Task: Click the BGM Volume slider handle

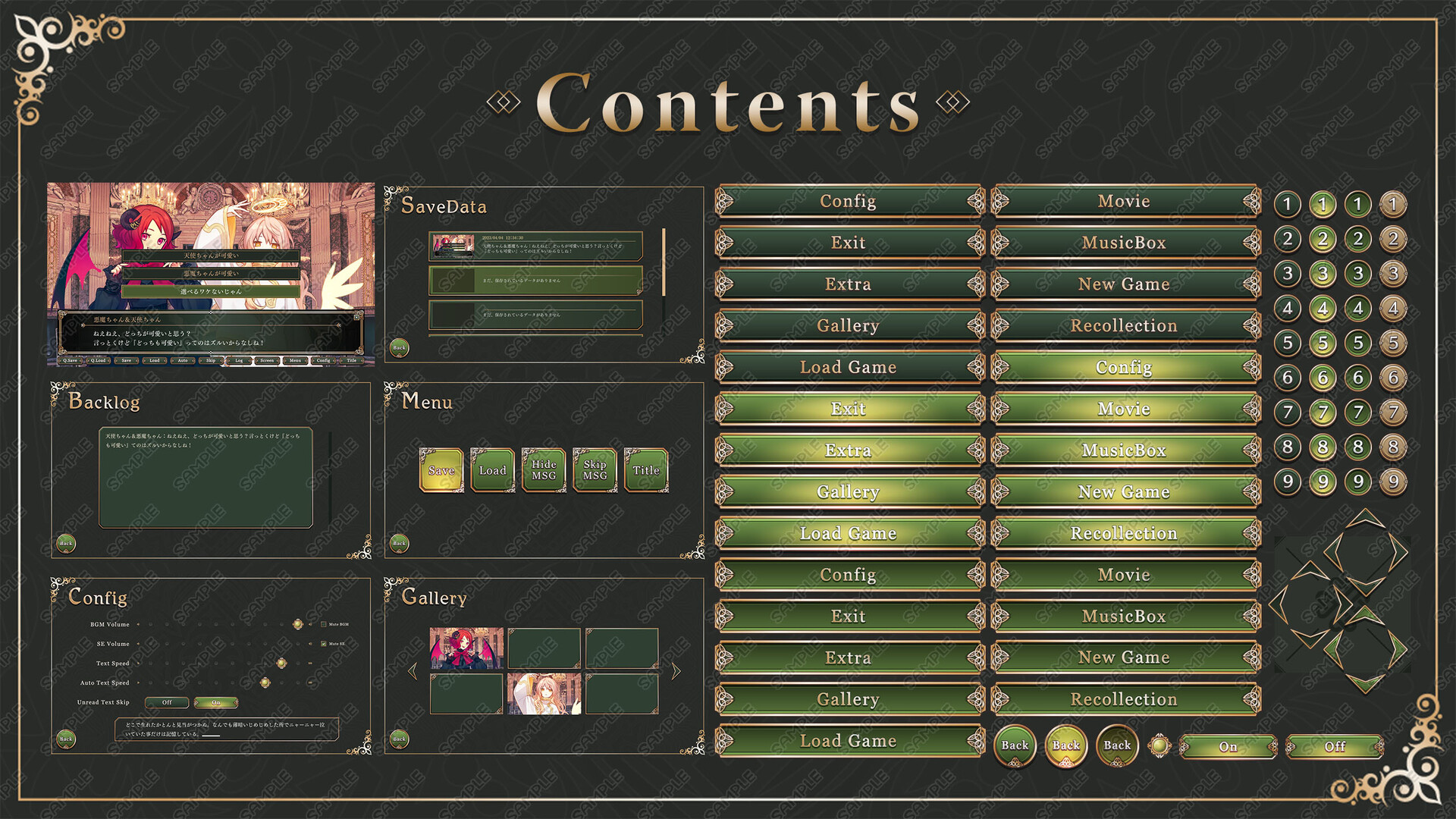Action: [298, 624]
